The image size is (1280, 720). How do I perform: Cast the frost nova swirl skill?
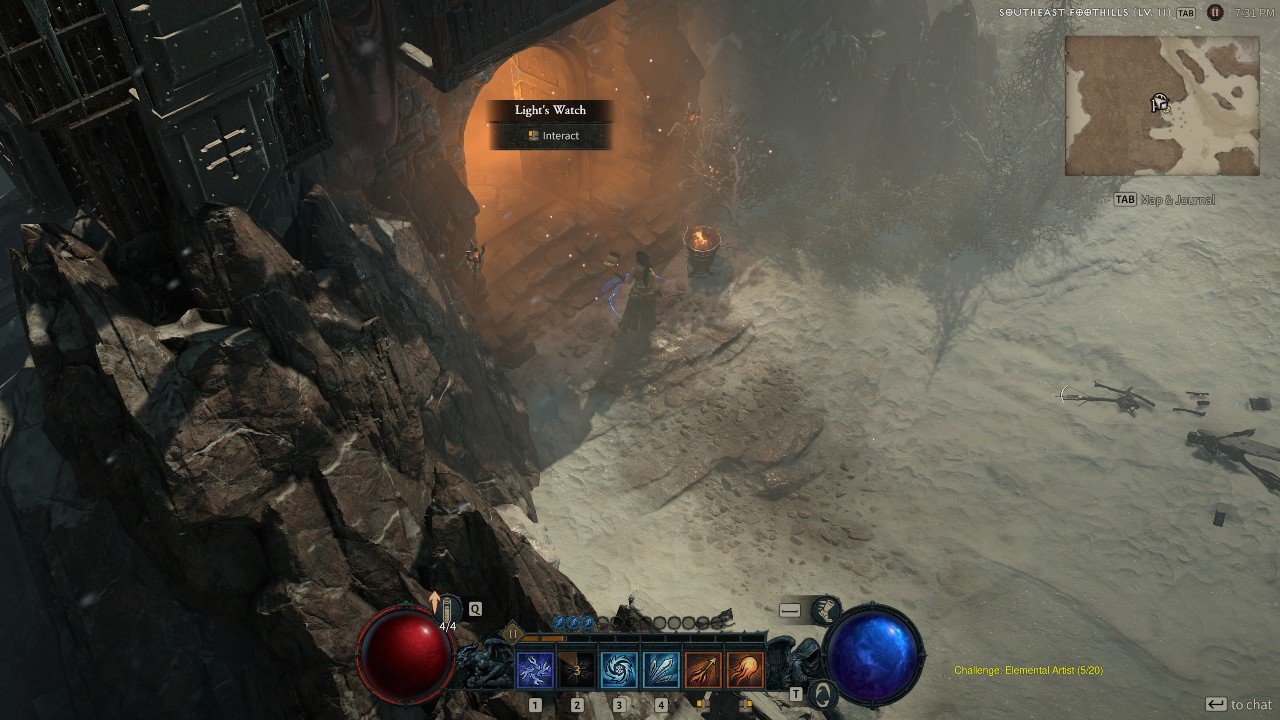pos(619,670)
